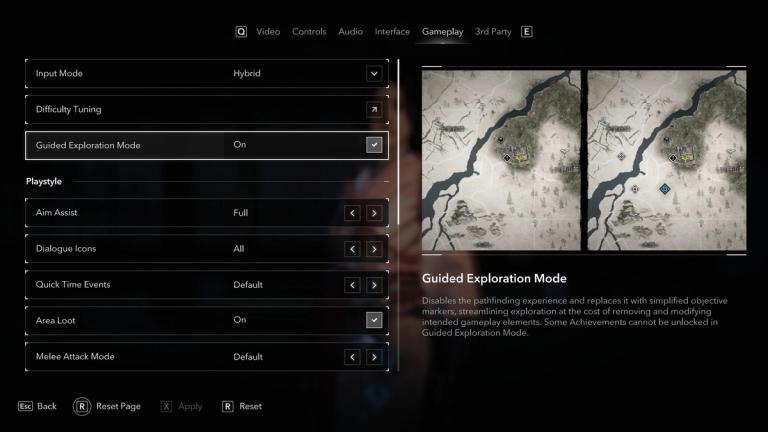Go to the Interface tab
The width and height of the screenshot is (768, 432).
point(392,32)
